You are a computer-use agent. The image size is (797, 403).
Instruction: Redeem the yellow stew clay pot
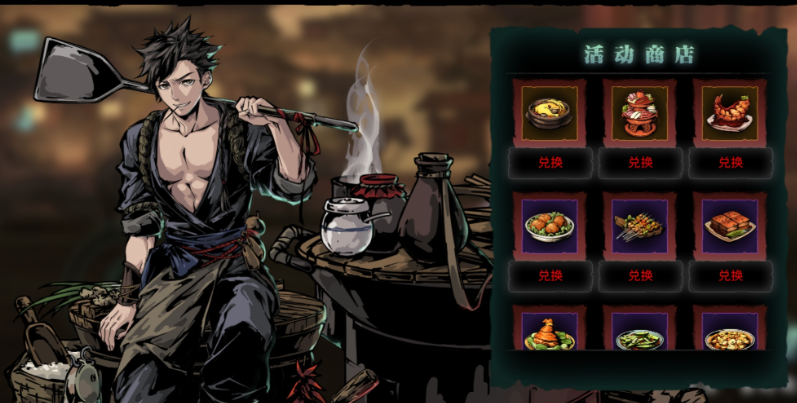(550, 162)
